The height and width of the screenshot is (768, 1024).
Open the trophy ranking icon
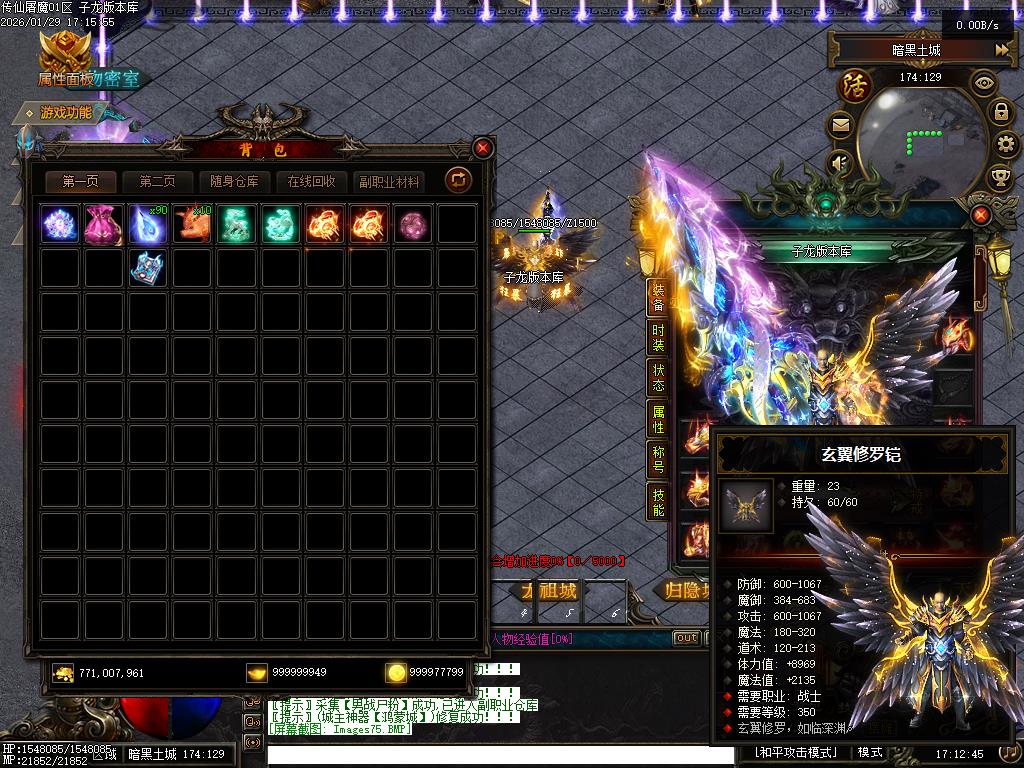[x=1000, y=178]
